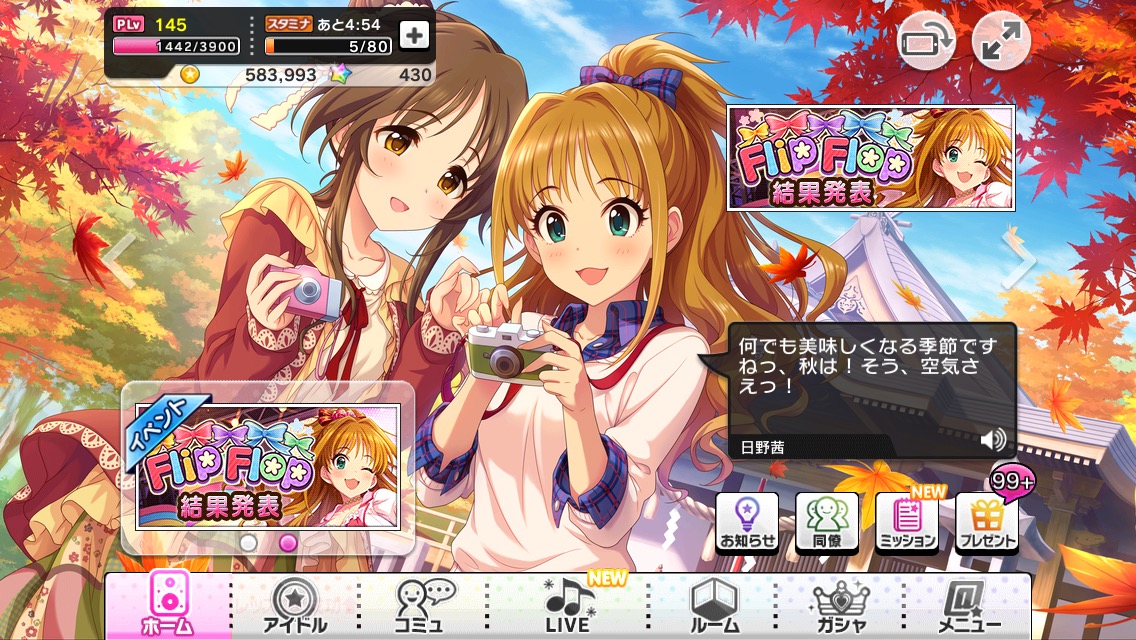1136x640 pixels.
Task: Go to the LIVE tab
Action: [x=569, y=606]
